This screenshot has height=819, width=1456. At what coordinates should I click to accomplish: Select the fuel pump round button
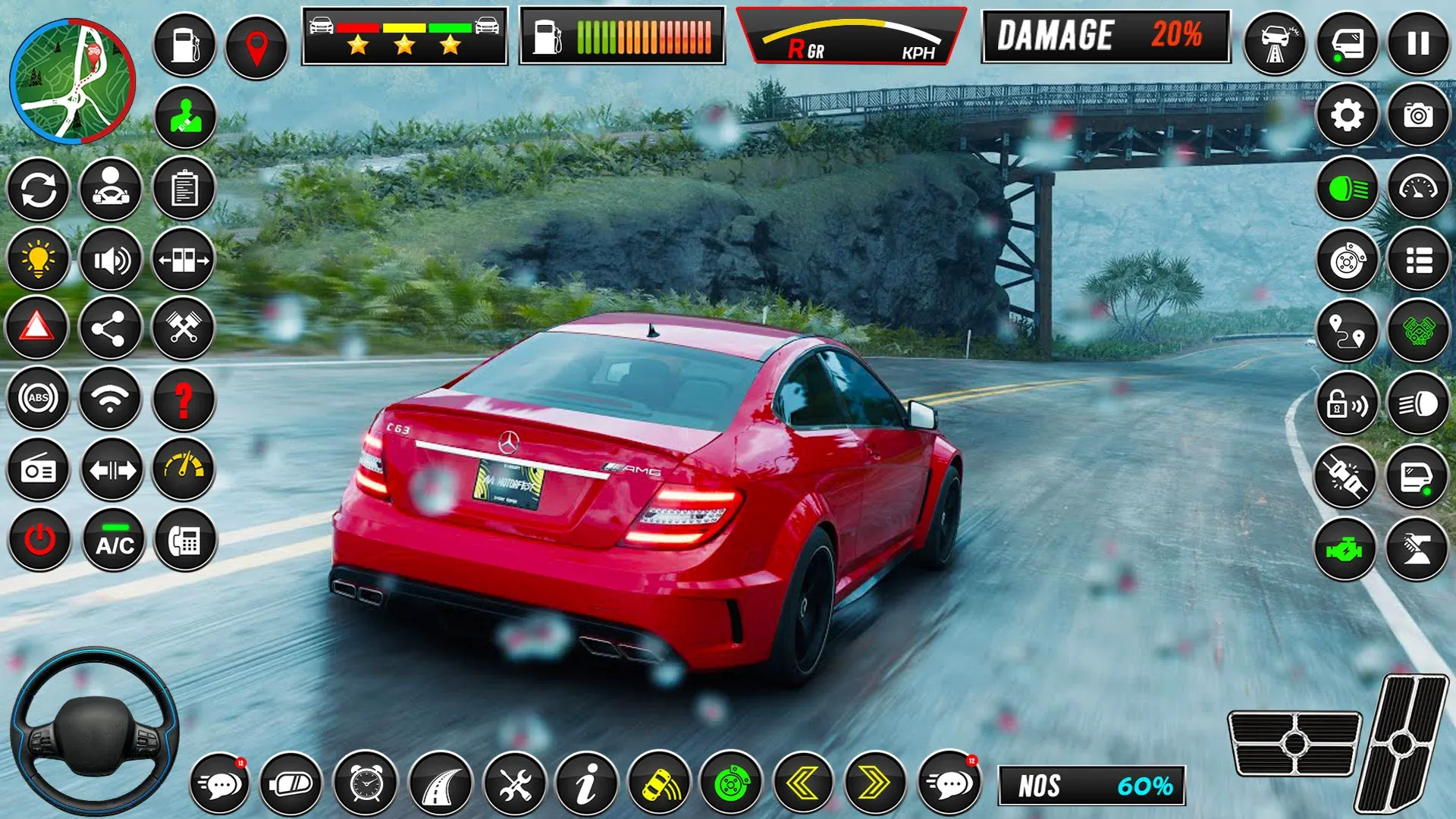click(184, 45)
